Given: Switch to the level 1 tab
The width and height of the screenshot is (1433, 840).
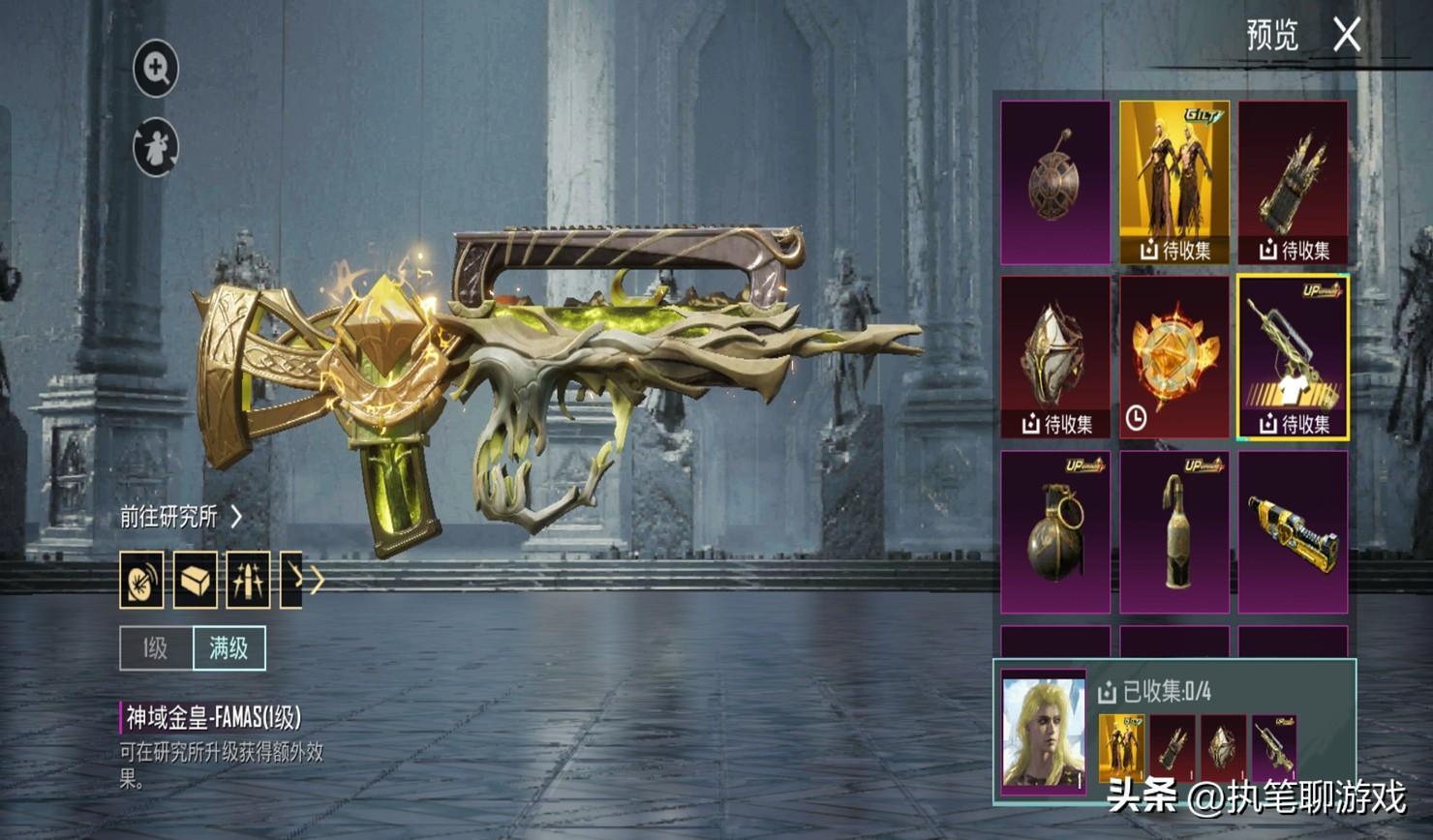Looking at the screenshot, I should coord(156,648).
